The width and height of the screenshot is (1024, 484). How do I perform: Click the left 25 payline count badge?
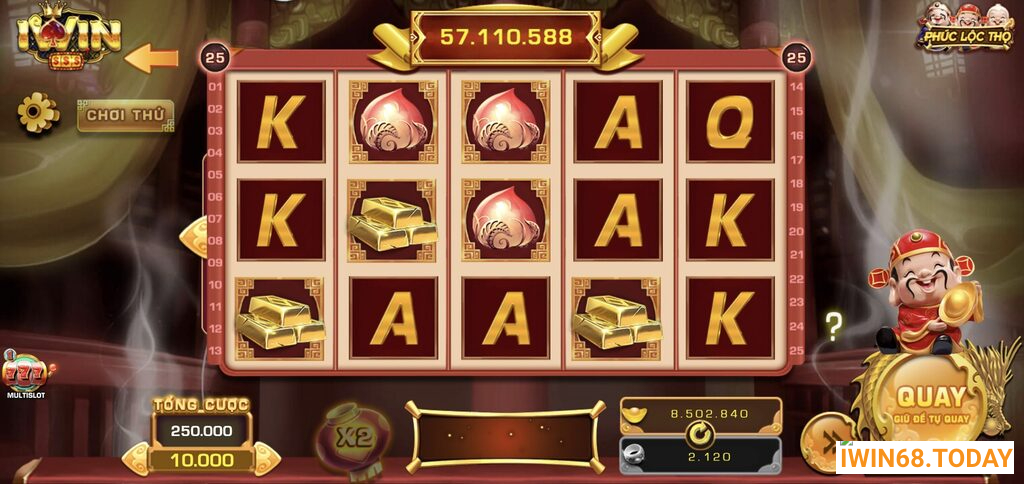pyautogui.click(x=214, y=57)
